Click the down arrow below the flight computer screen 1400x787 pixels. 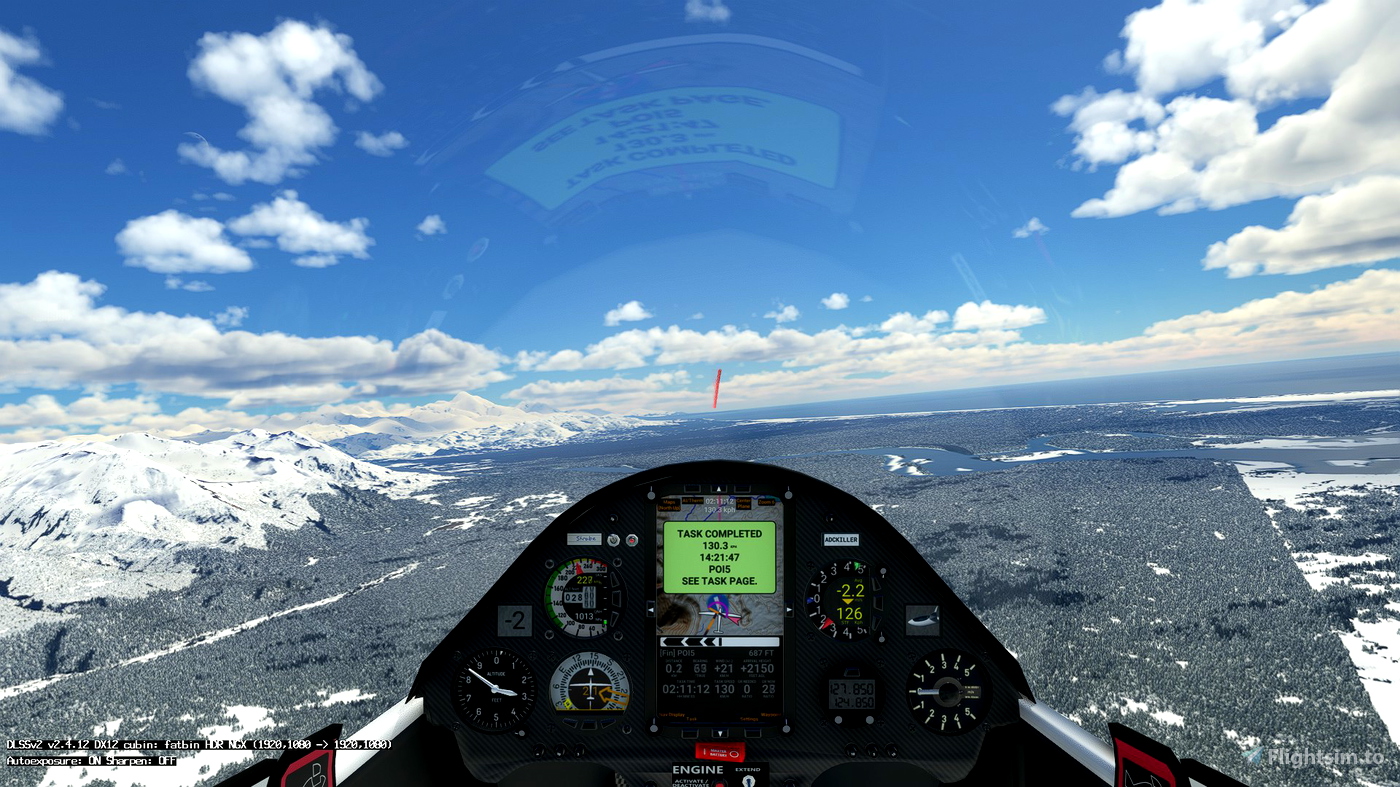point(720,734)
